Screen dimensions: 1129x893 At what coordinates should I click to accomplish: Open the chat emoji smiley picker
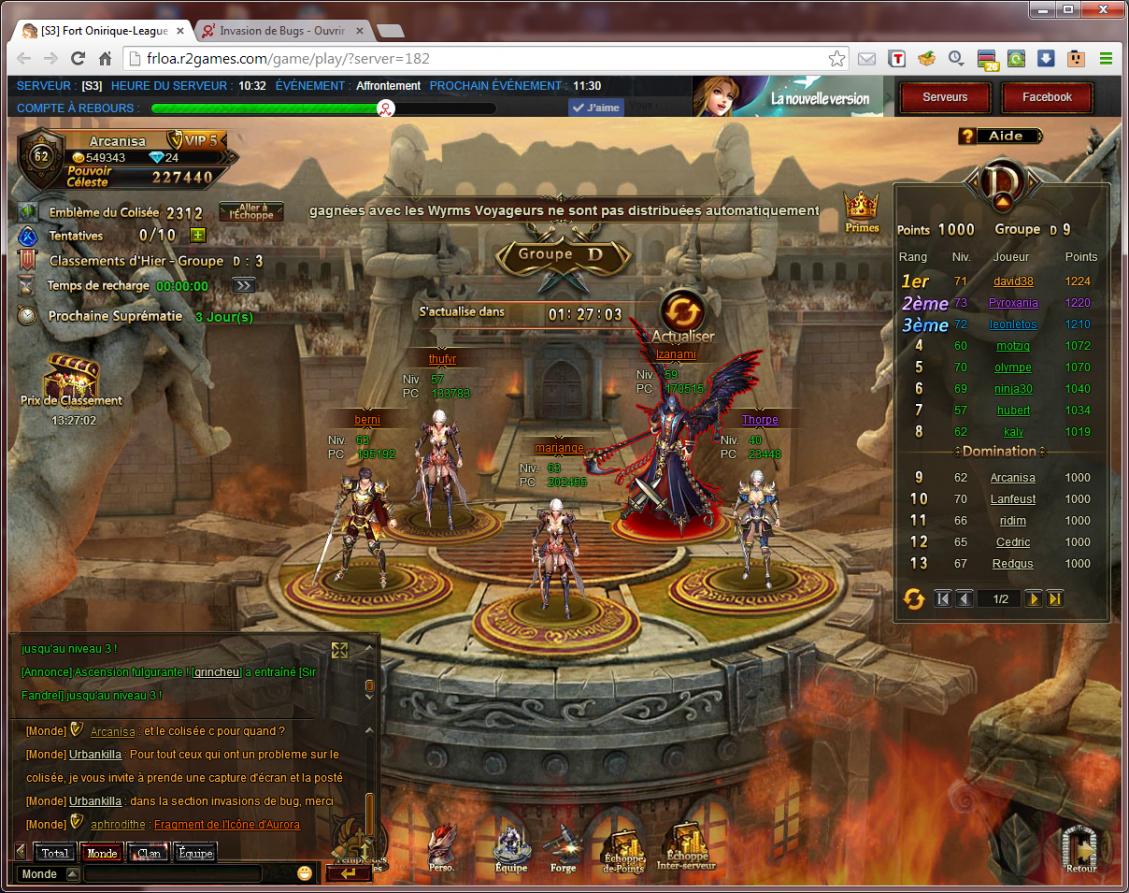coord(305,873)
